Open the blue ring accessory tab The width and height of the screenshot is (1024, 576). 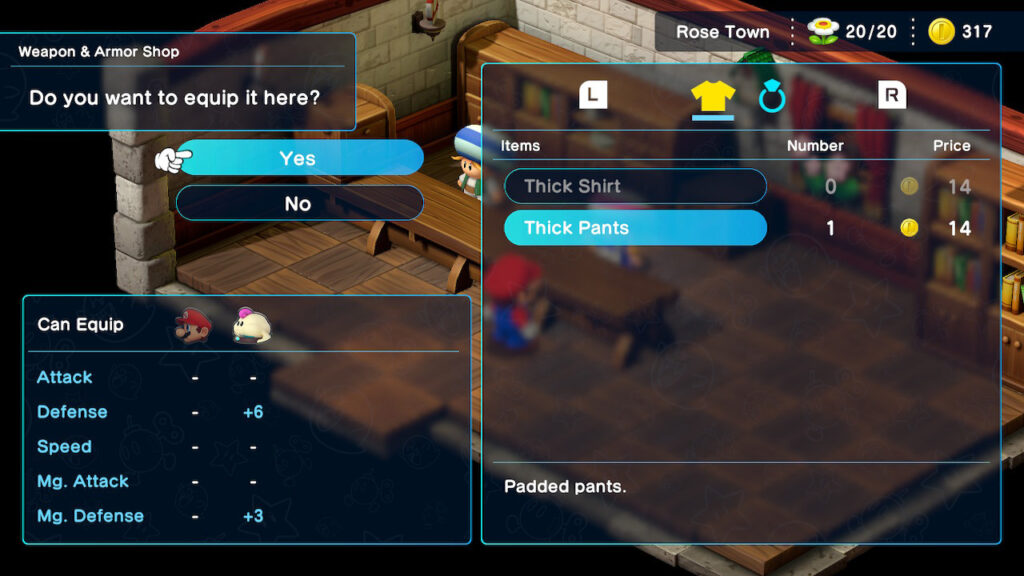click(772, 97)
